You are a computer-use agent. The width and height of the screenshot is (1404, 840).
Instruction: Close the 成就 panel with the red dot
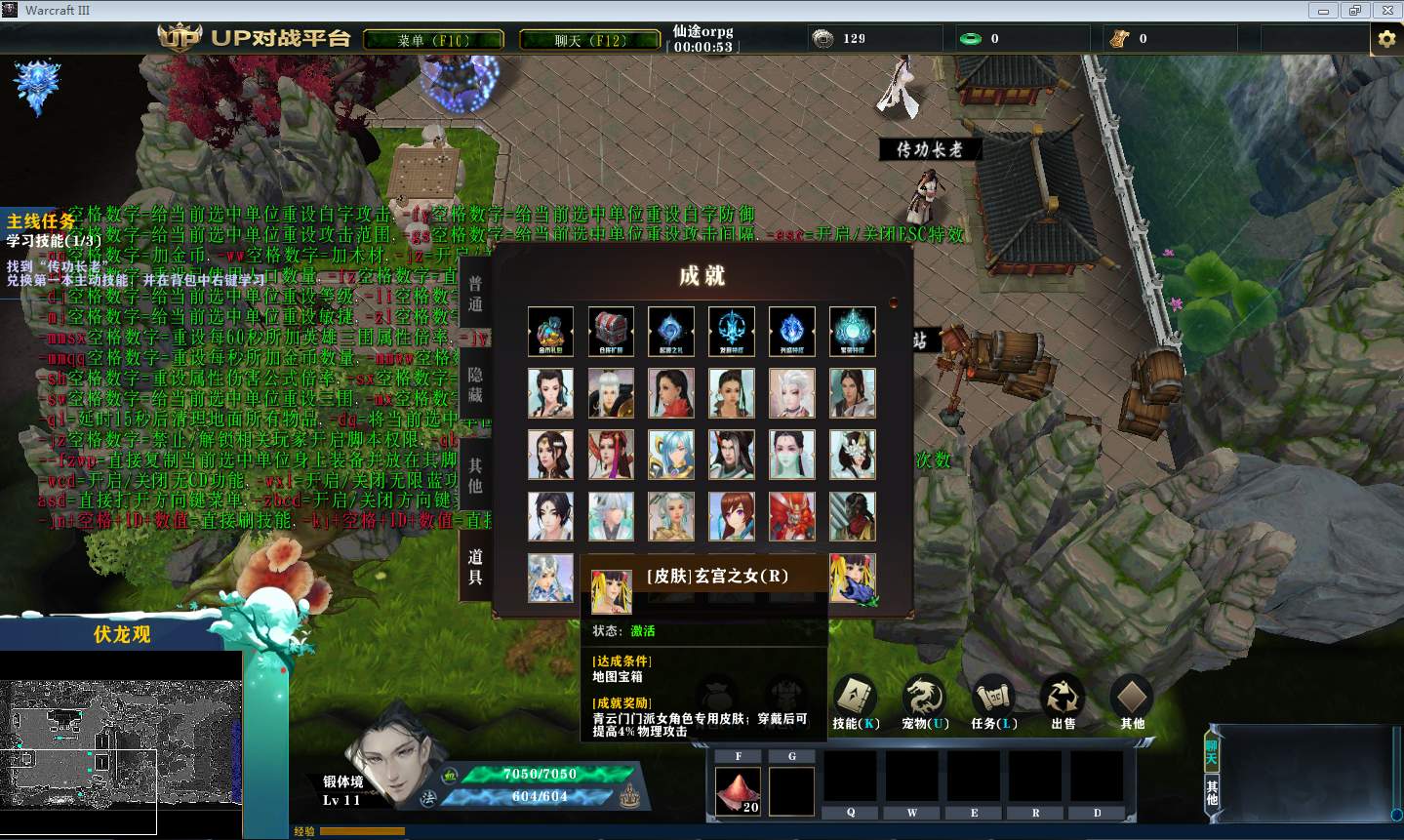point(893,302)
